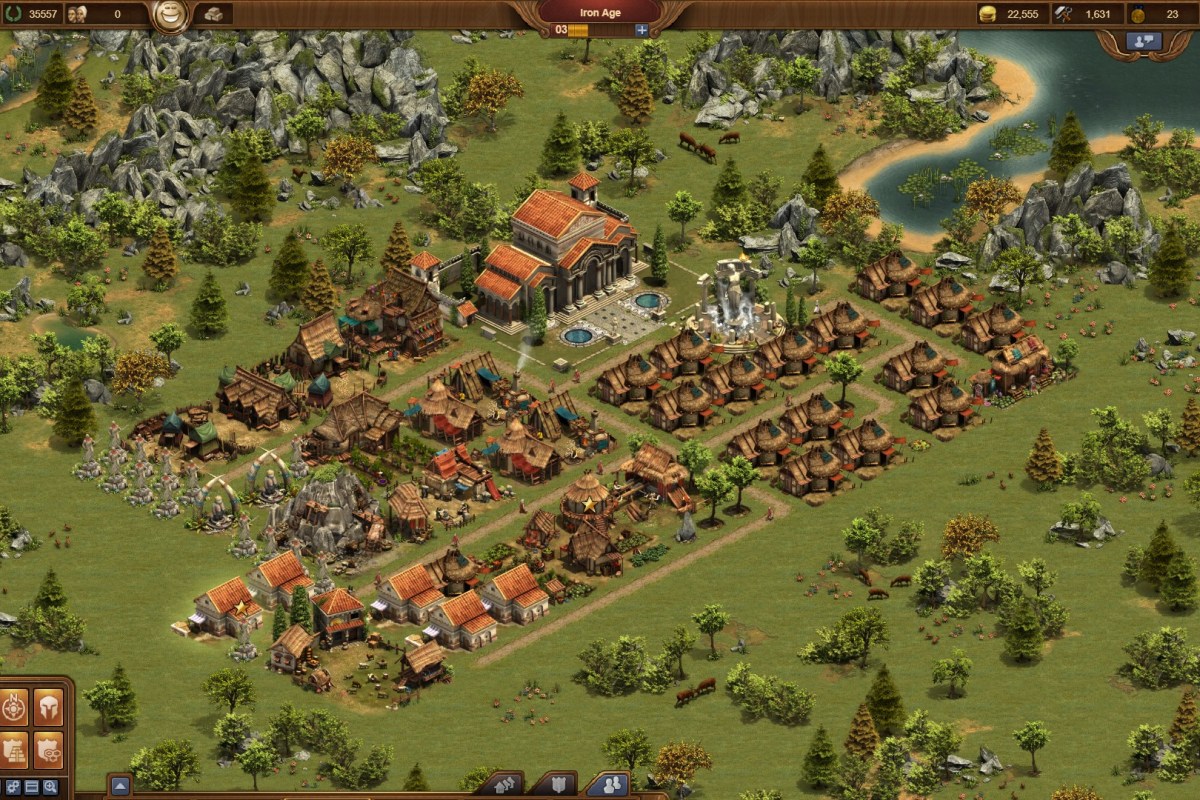
Task: Open the helmet army management button
Action: pos(48,706)
